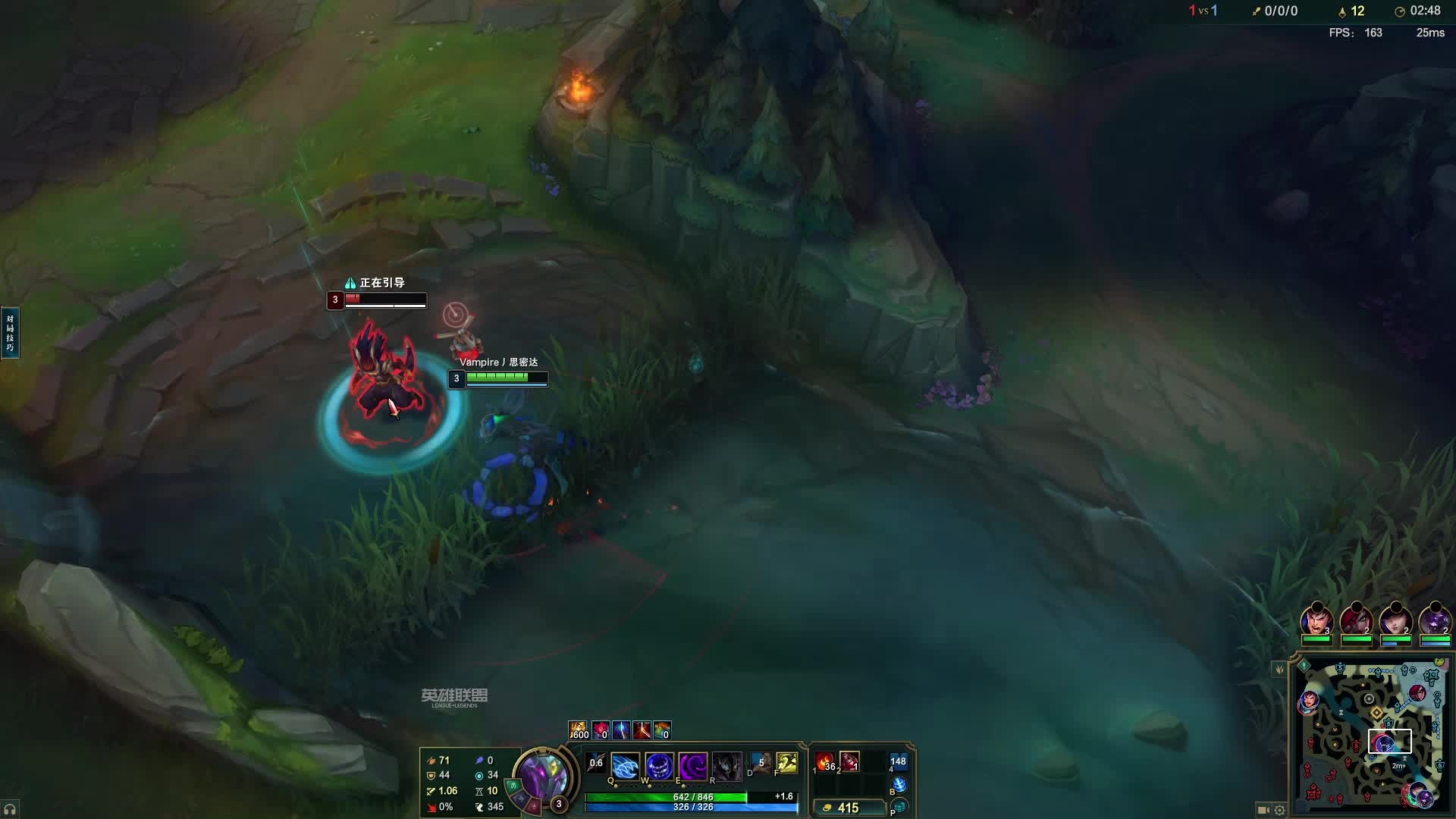Viewport: 1456px width, 819px height.
Task: Select the red-haired ally portrait above minimap
Action: (1356, 620)
